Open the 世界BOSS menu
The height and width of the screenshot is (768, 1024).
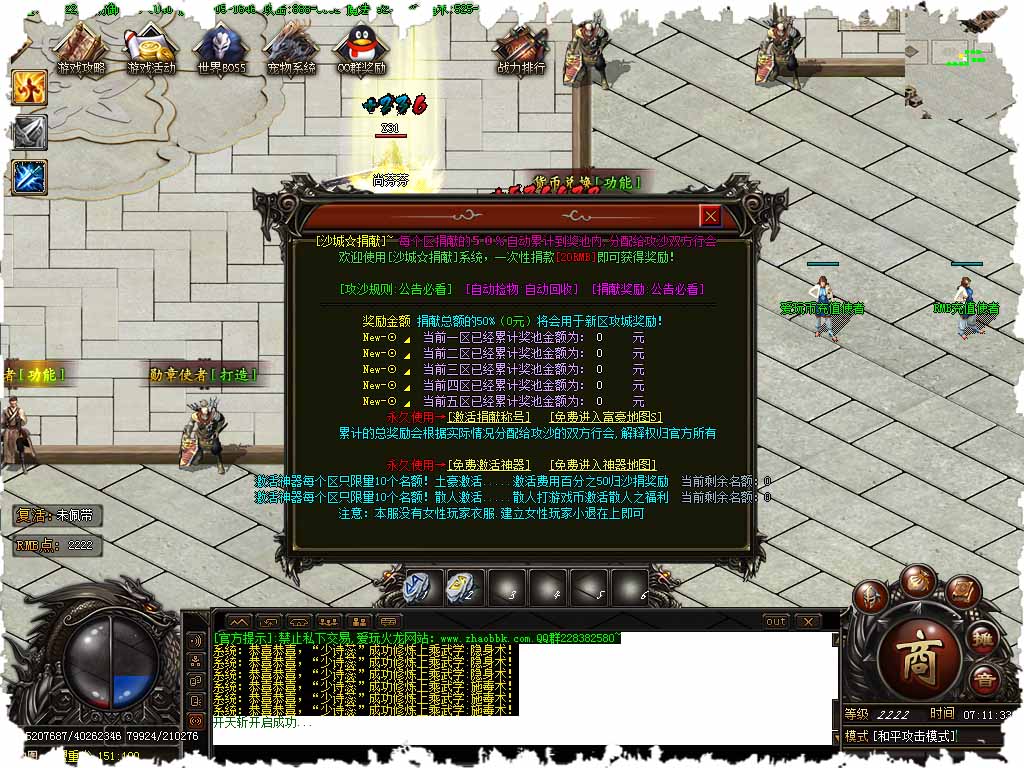(x=221, y=51)
